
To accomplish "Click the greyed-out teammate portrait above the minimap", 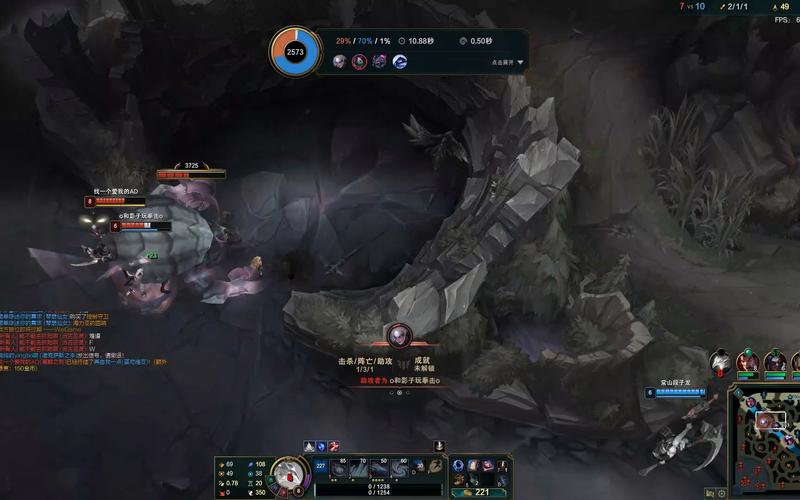I will click(x=719, y=362).
